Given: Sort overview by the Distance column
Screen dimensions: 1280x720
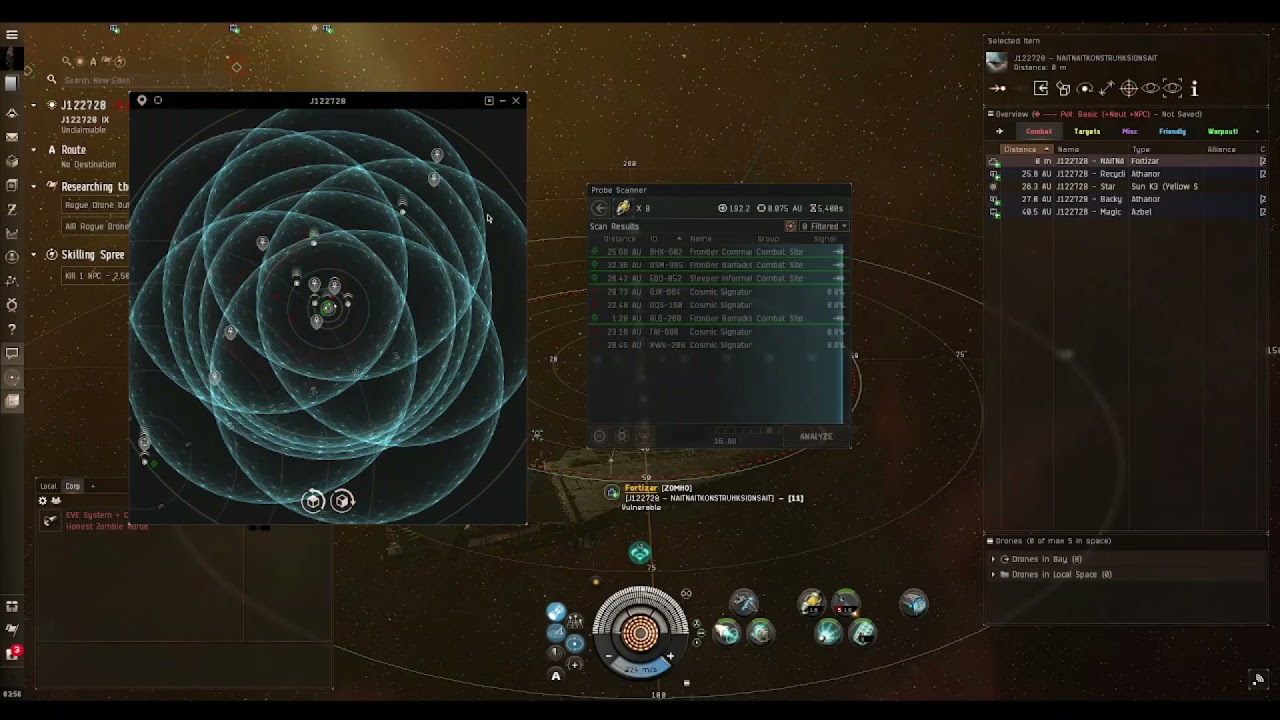Looking at the screenshot, I should (1022, 149).
